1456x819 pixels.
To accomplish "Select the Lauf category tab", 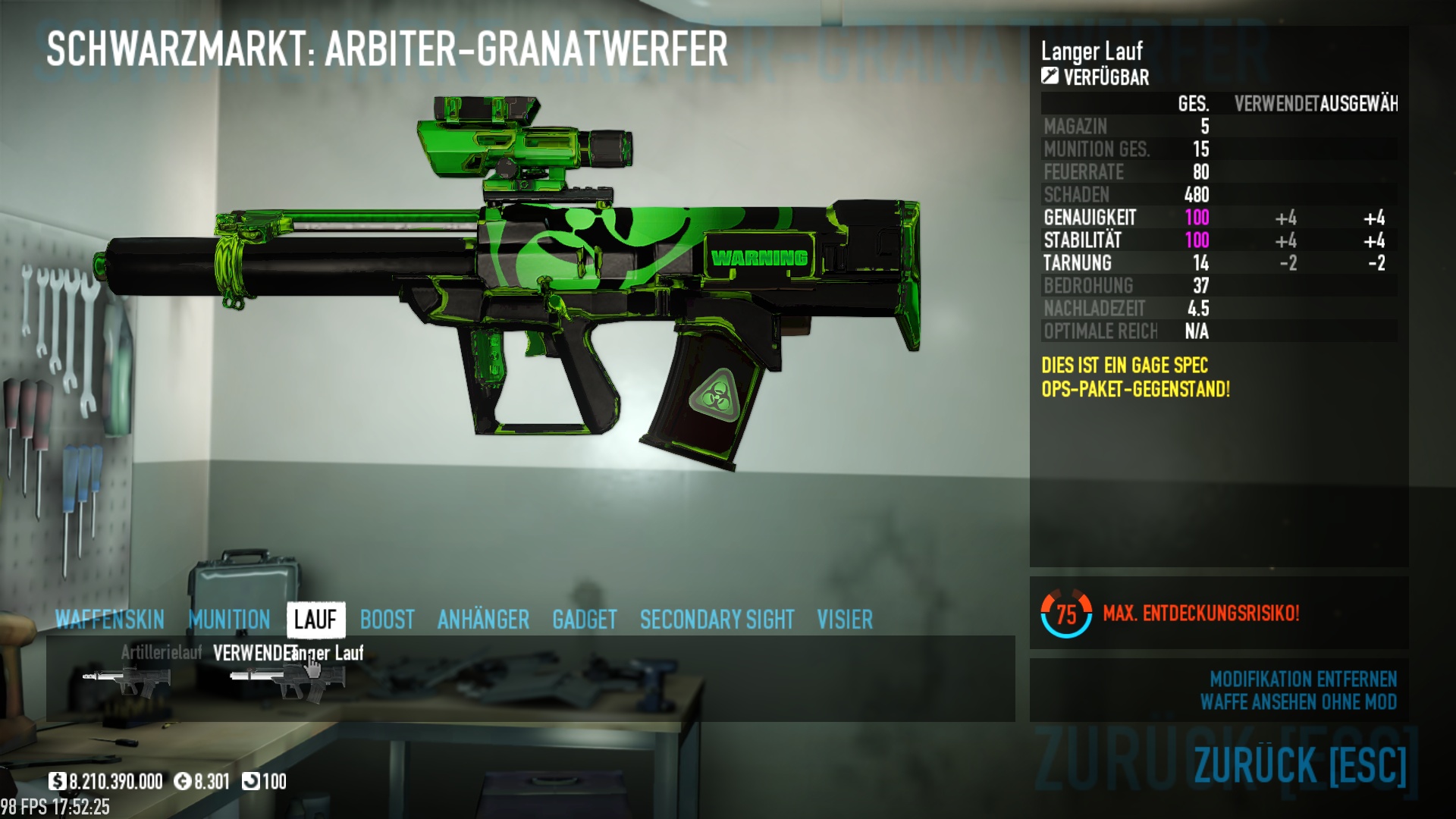I will pos(315,620).
